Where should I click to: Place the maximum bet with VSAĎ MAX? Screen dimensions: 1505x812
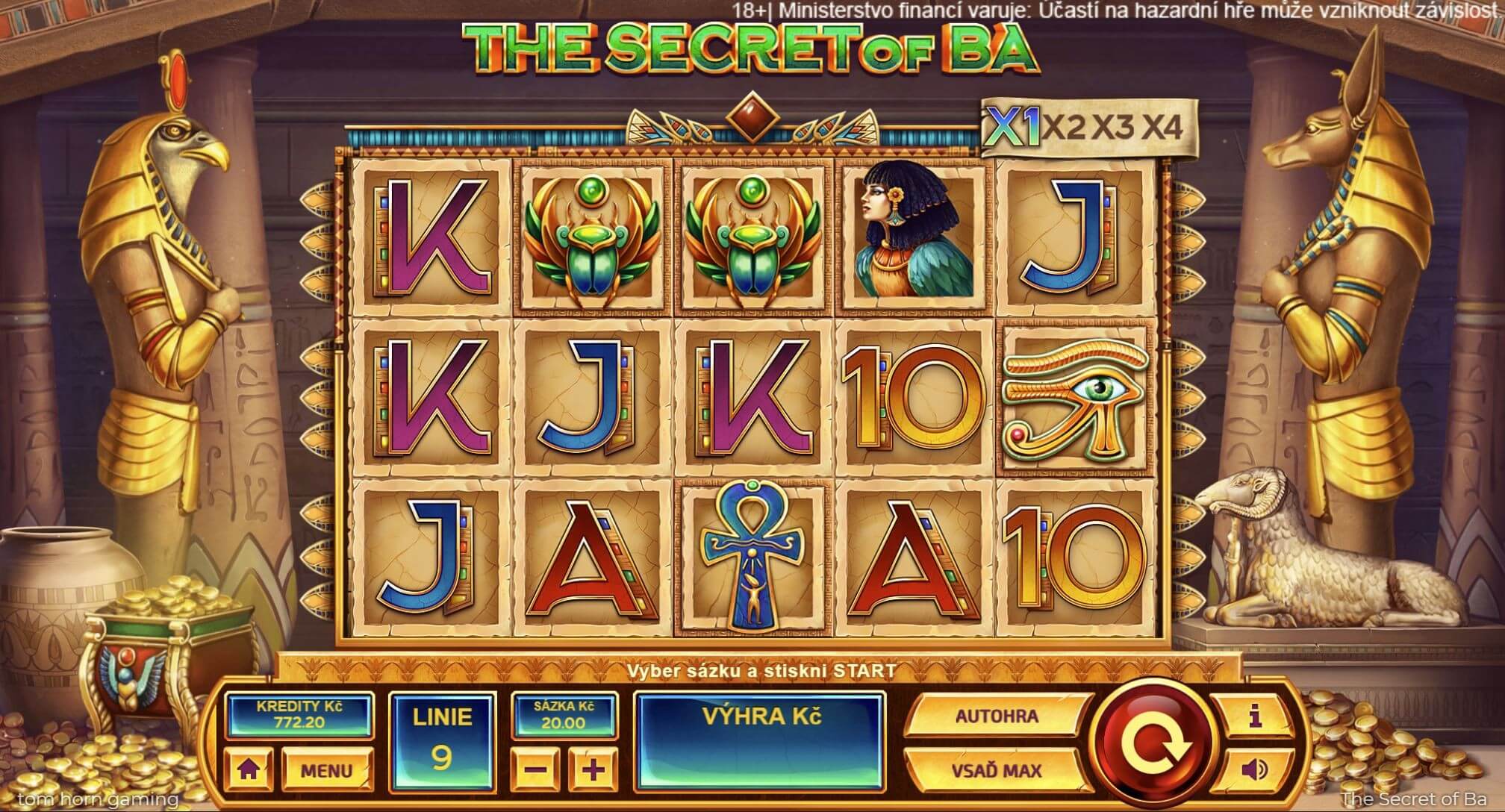pos(996,769)
